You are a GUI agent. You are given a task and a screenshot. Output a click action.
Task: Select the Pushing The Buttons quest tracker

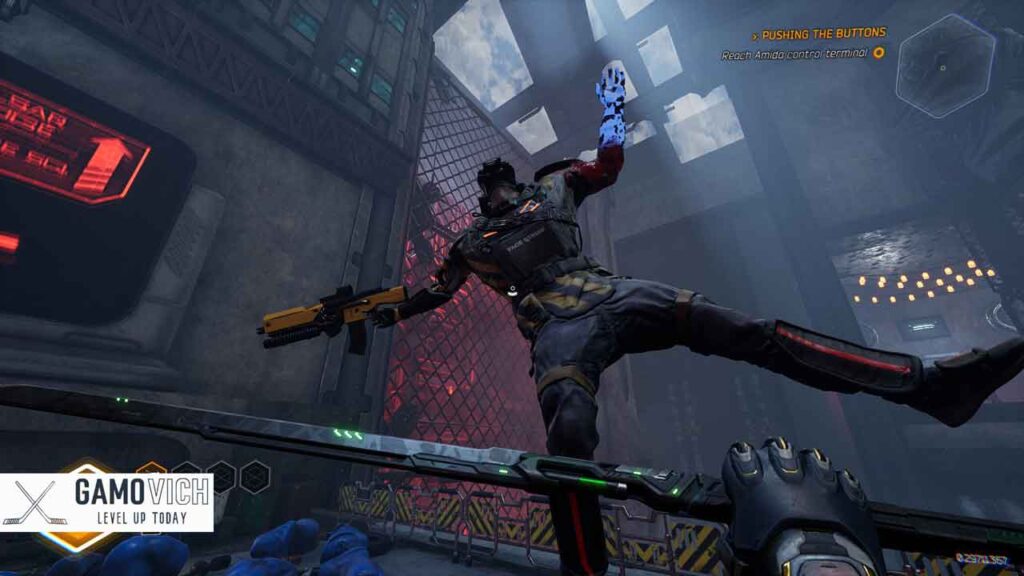point(822,33)
